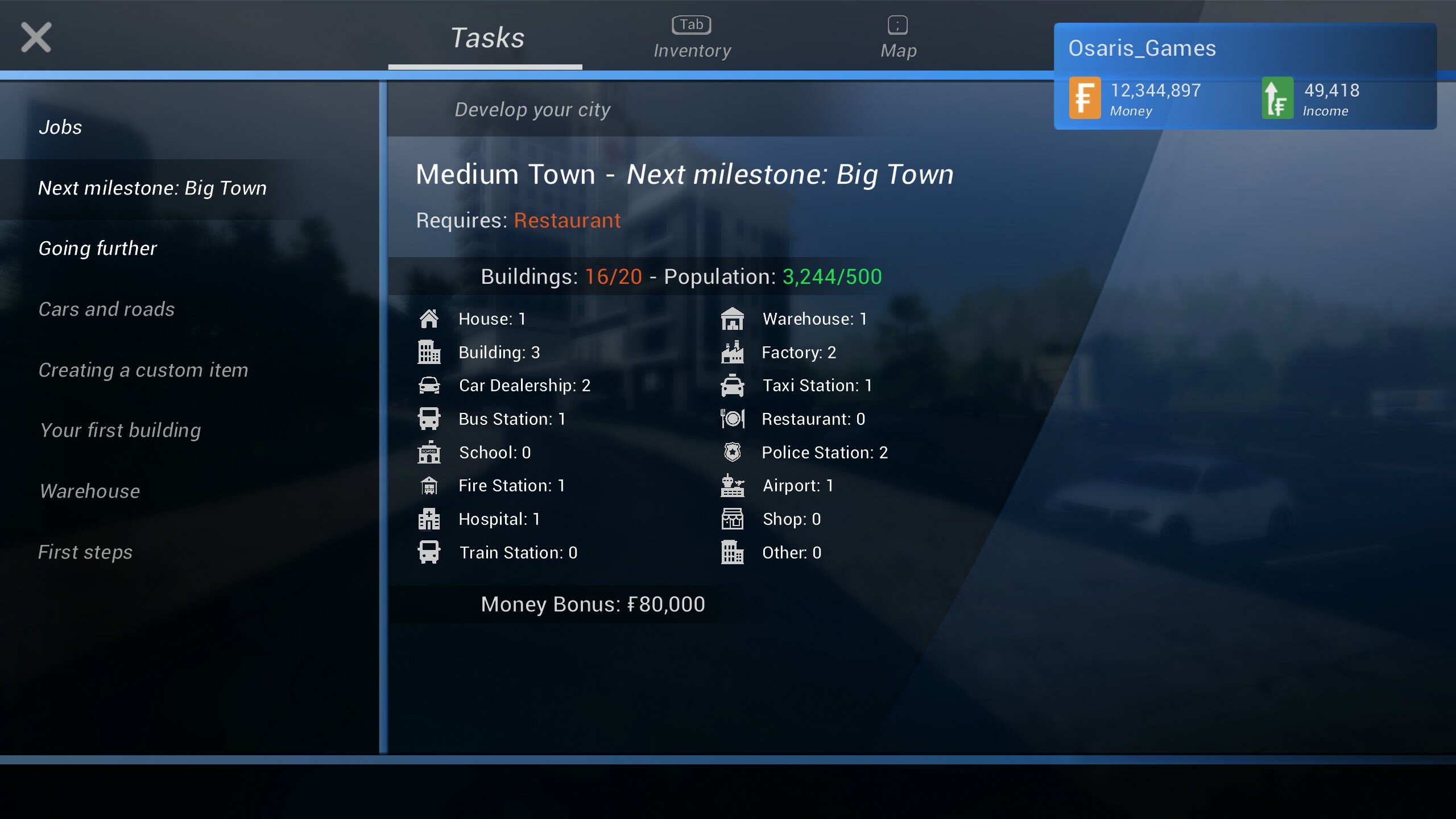
Task: Click the Restaurant requirement link
Action: pyautogui.click(x=566, y=221)
